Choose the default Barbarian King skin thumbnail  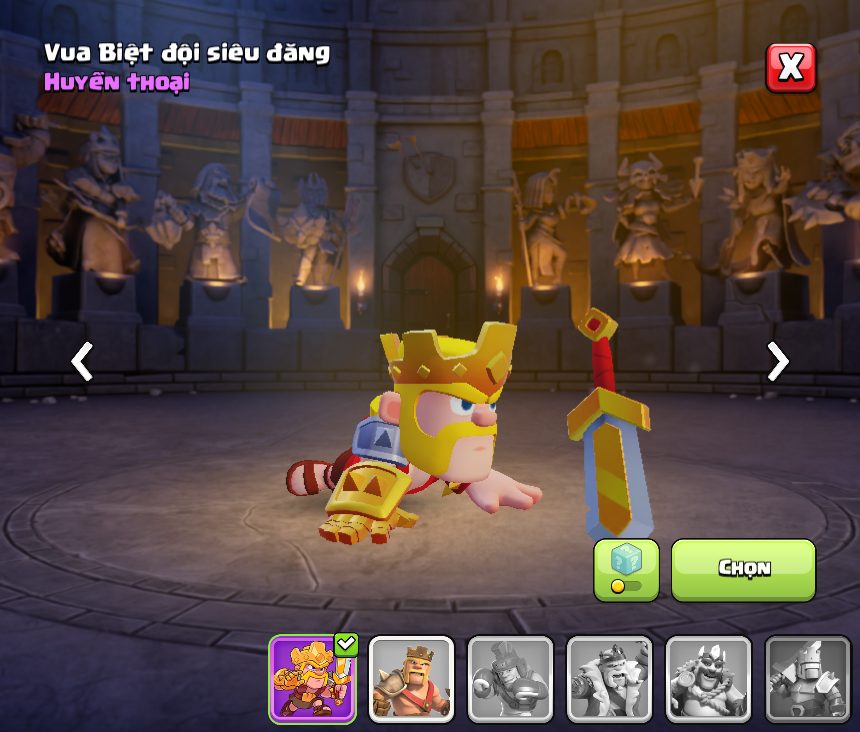point(411,678)
